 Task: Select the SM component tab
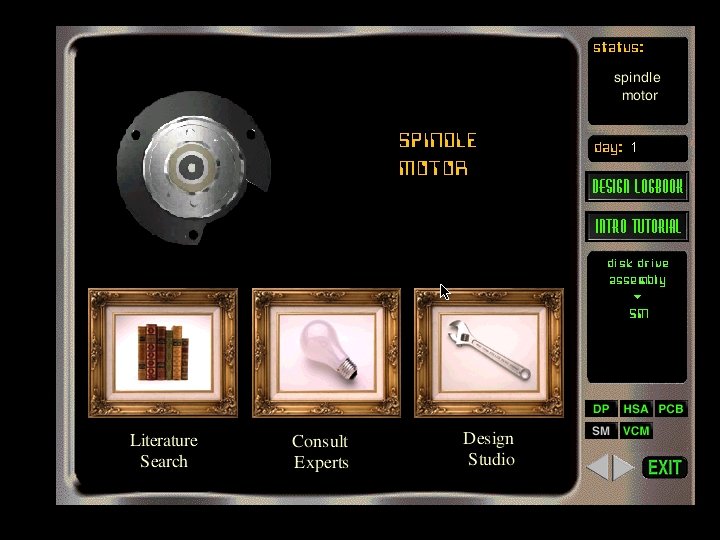[601, 431]
